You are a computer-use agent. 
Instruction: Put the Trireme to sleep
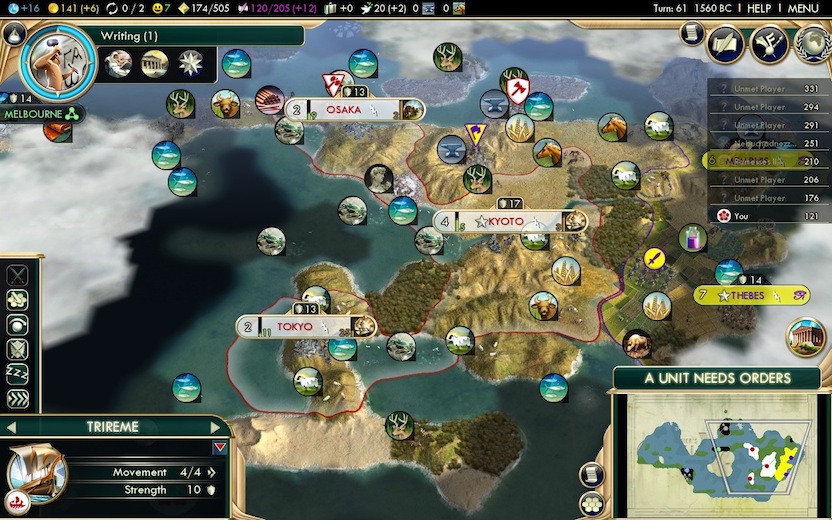(x=18, y=373)
